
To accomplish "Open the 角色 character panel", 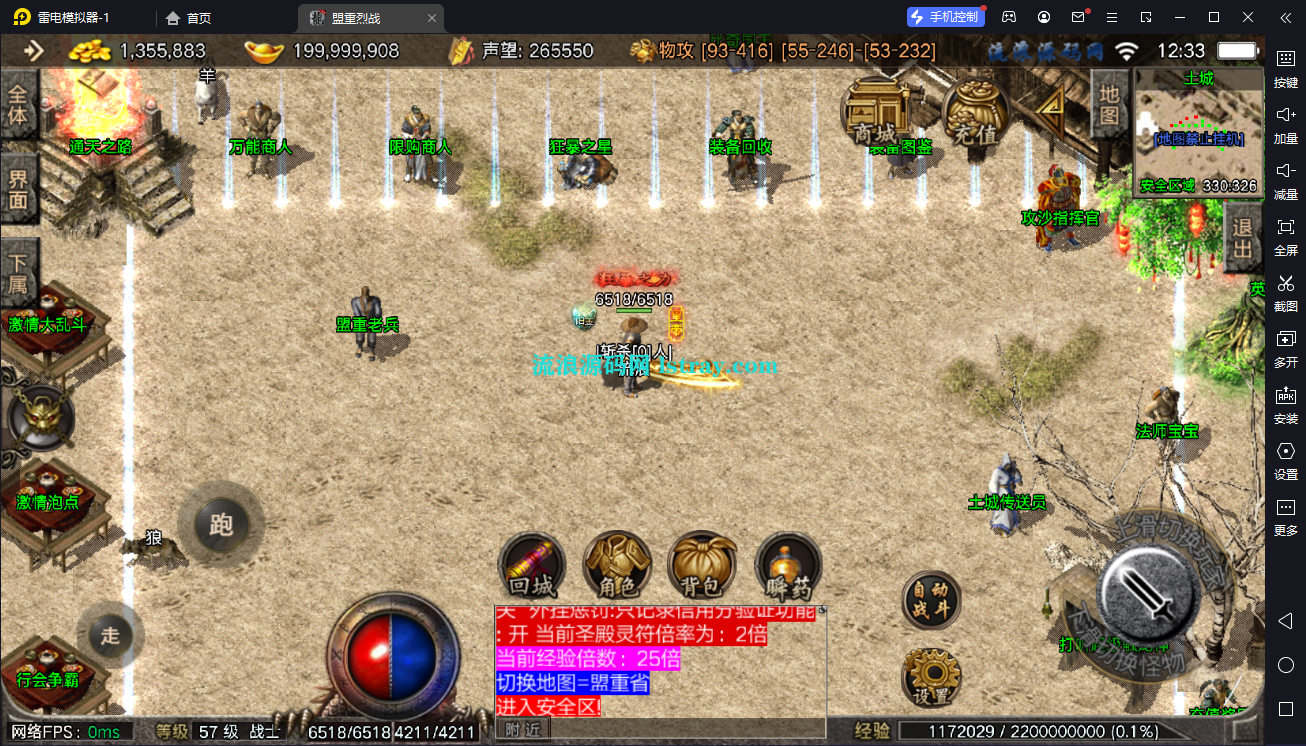I will [x=617, y=565].
